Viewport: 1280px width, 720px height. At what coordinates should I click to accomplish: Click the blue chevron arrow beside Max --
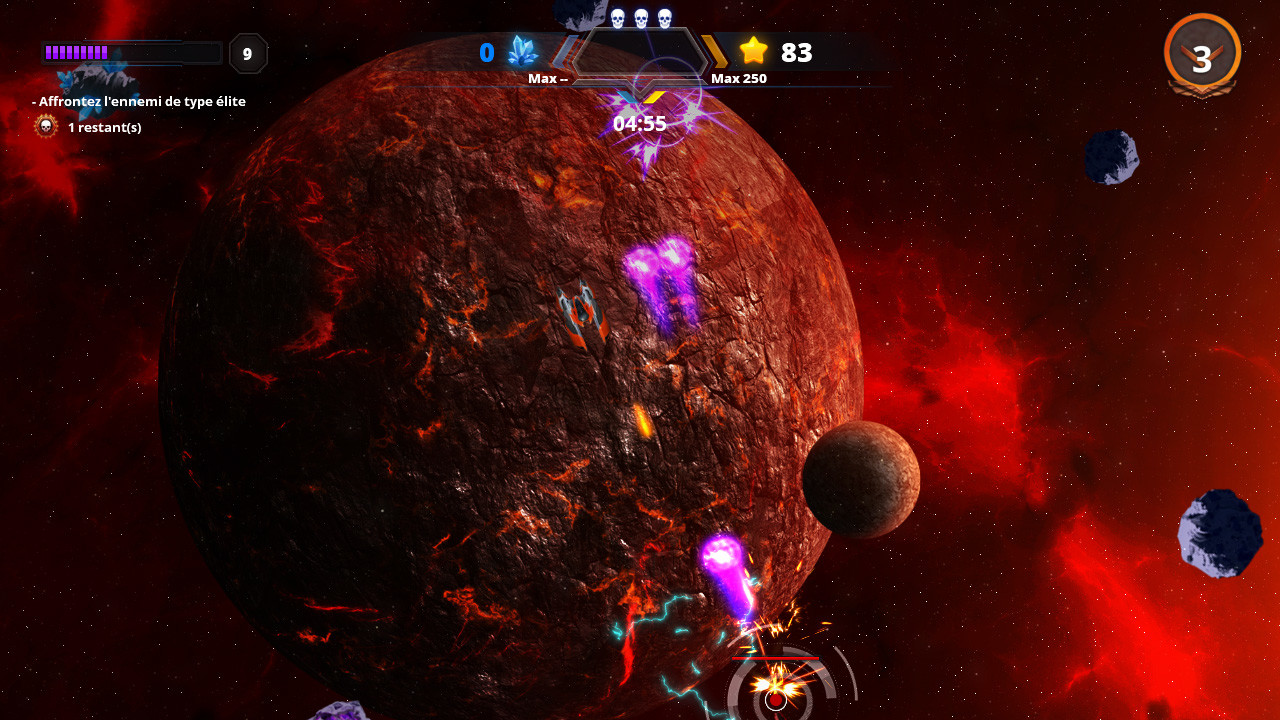563,51
